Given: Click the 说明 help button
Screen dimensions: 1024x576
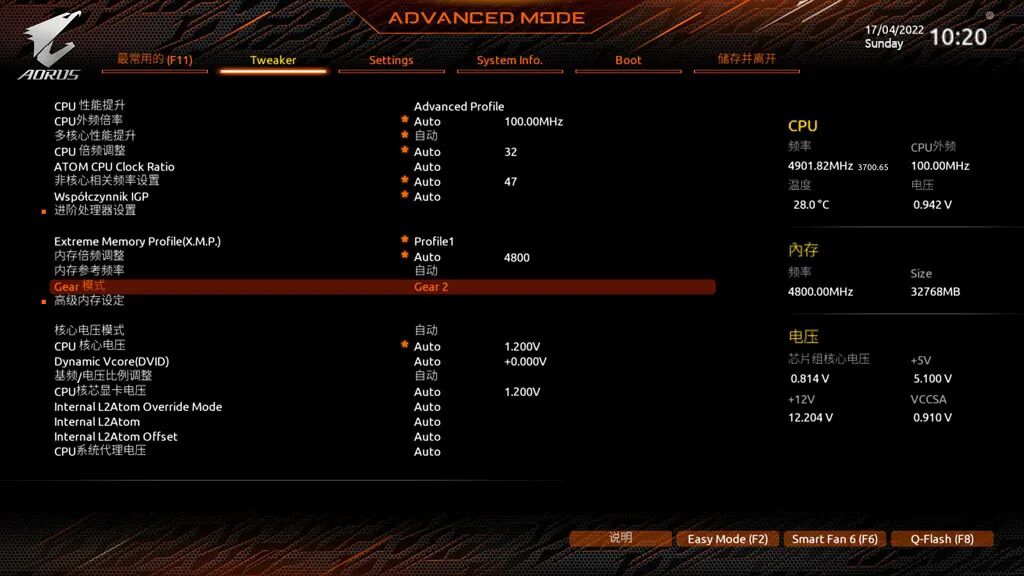Looking at the screenshot, I should (x=620, y=538).
